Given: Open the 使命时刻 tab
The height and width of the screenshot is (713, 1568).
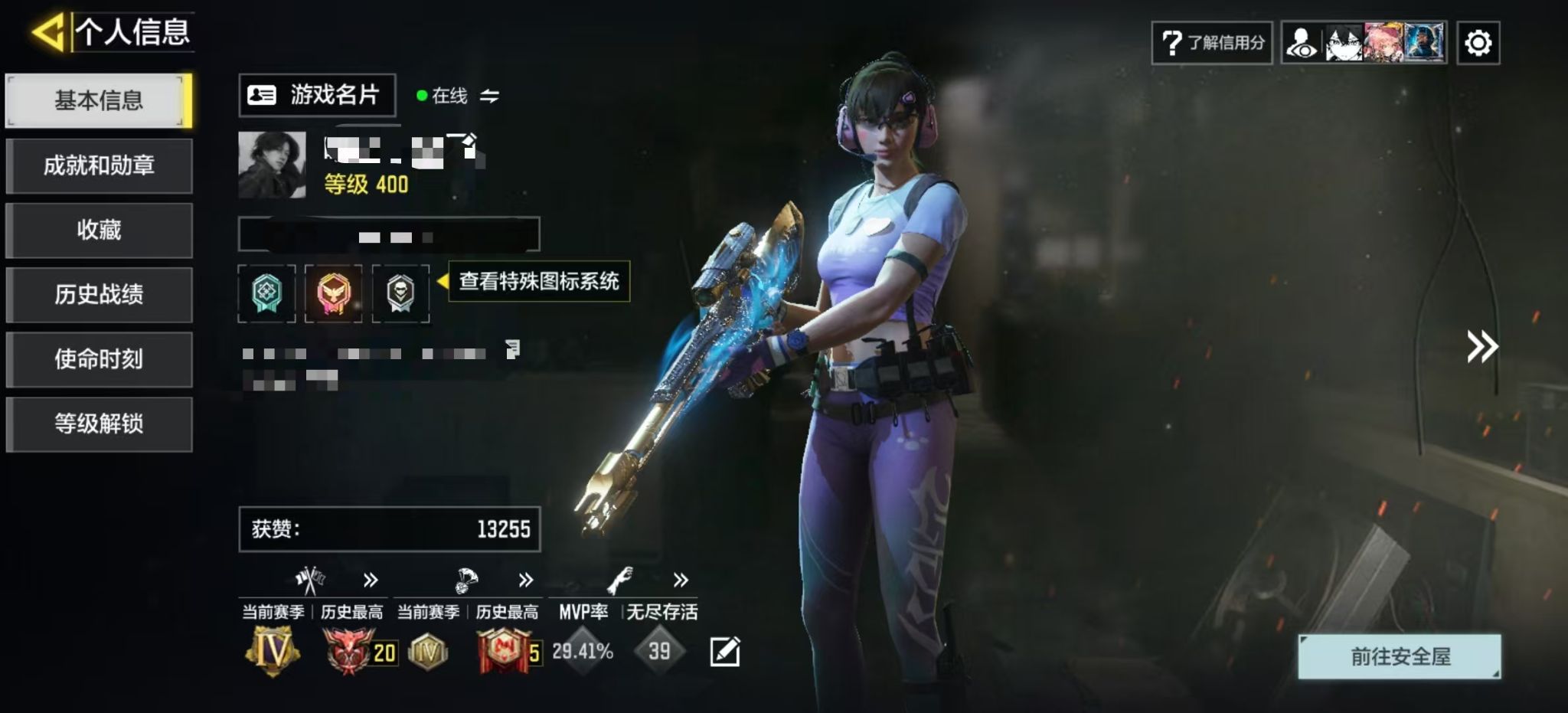Looking at the screenshot, I should click(99, 359).
